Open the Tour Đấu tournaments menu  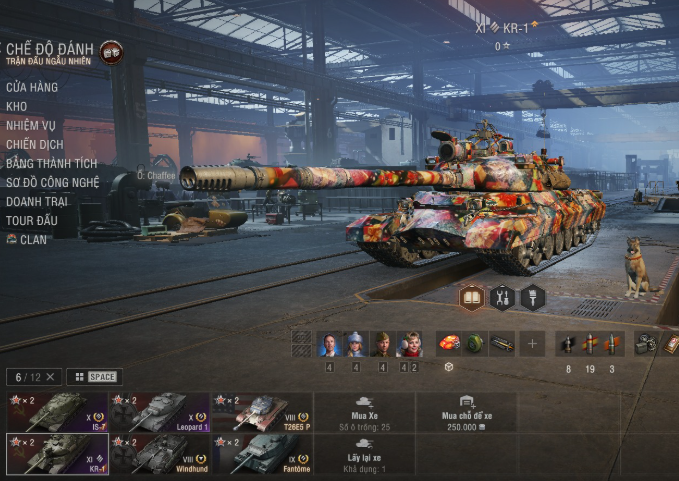tap(31, 220)
